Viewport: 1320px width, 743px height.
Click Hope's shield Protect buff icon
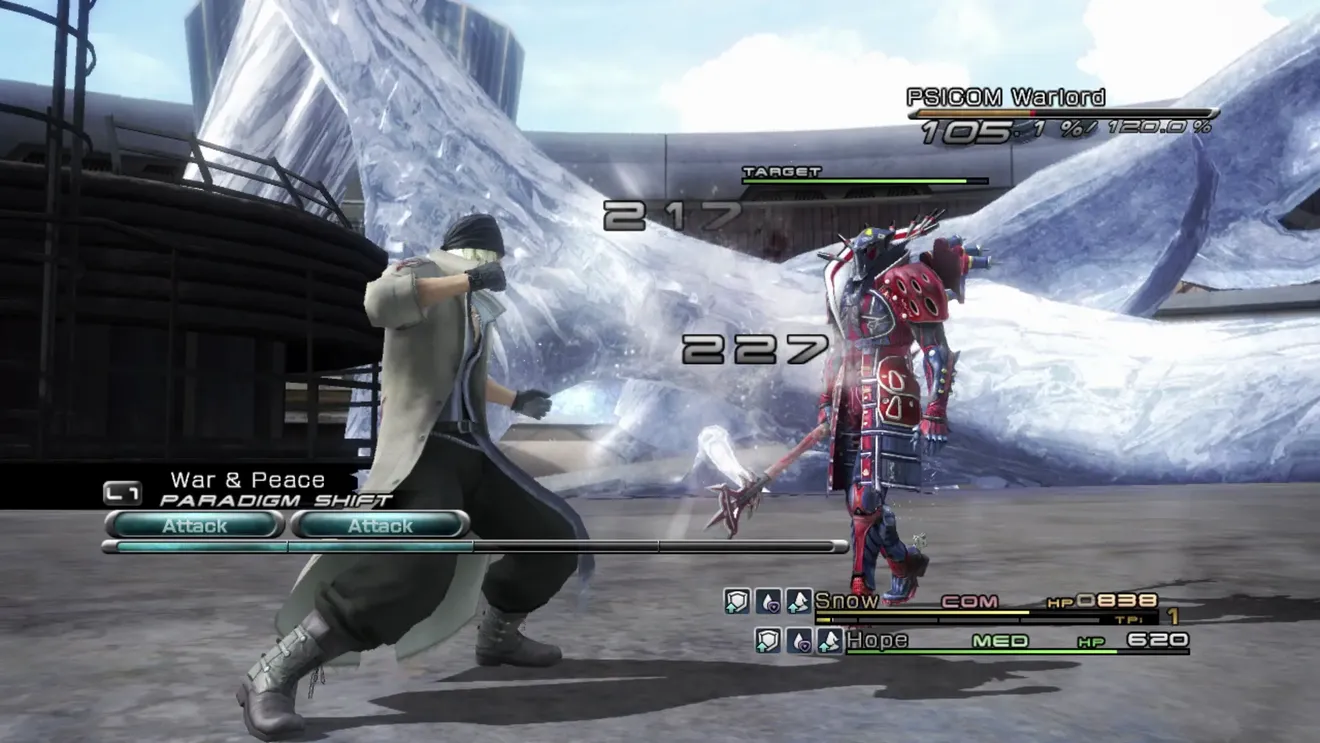768,641
